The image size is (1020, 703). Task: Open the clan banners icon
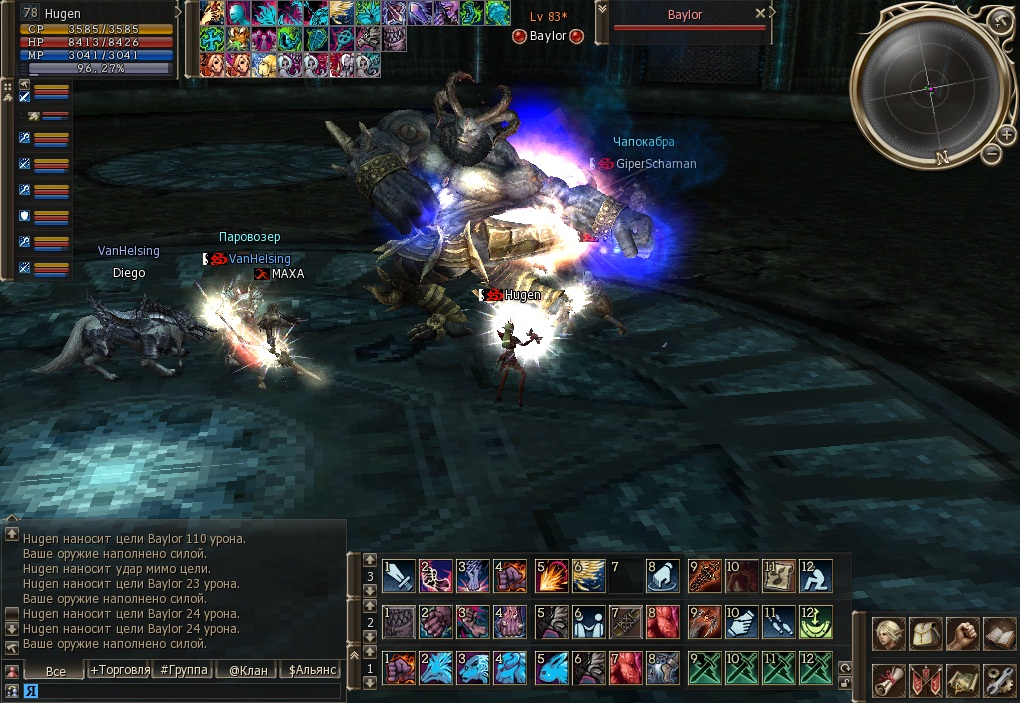pos(924,679)
